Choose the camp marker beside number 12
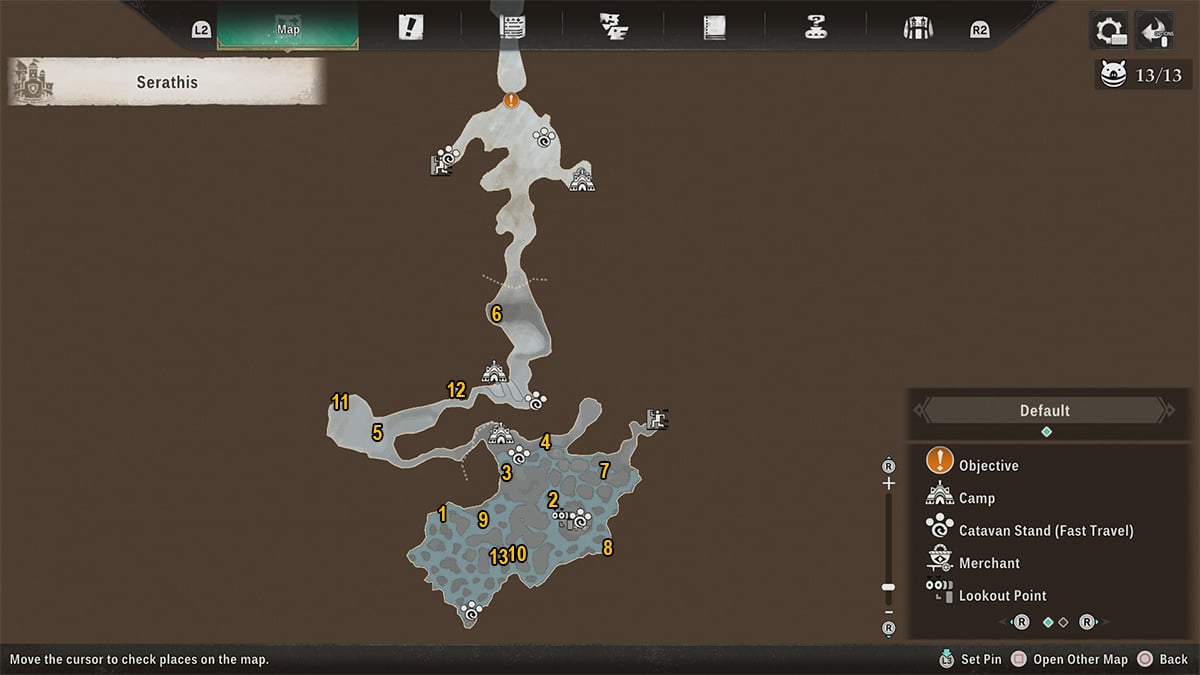Viewport: 1200px width, 675px height. pyautogui.click(x=493, y=374)
